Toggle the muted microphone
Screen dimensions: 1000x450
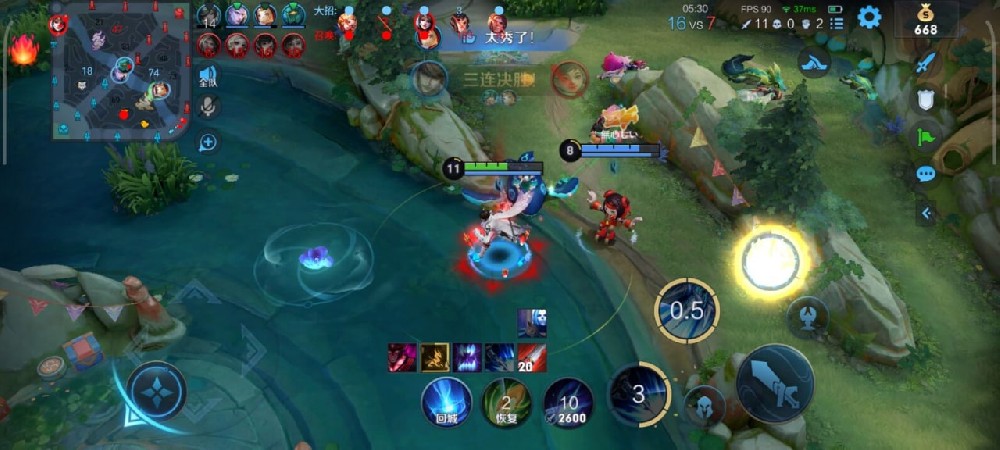point(208,107)
